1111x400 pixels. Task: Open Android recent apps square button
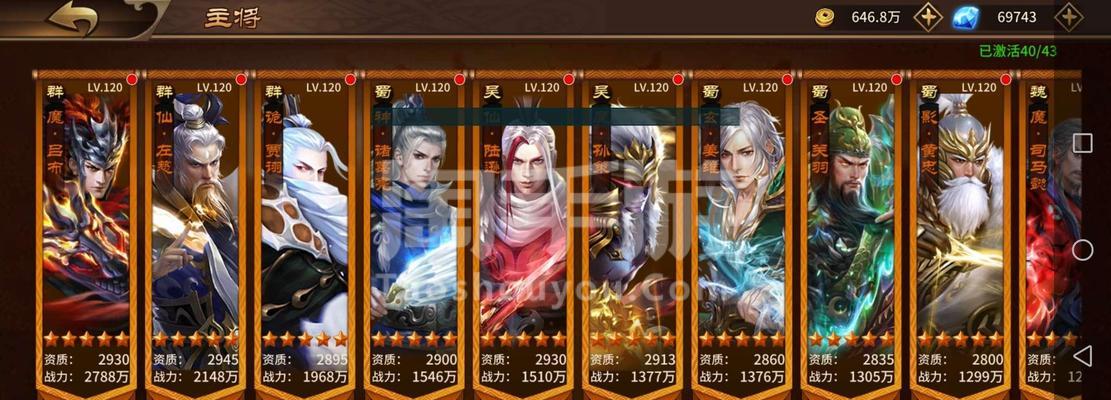point(1082,143)
